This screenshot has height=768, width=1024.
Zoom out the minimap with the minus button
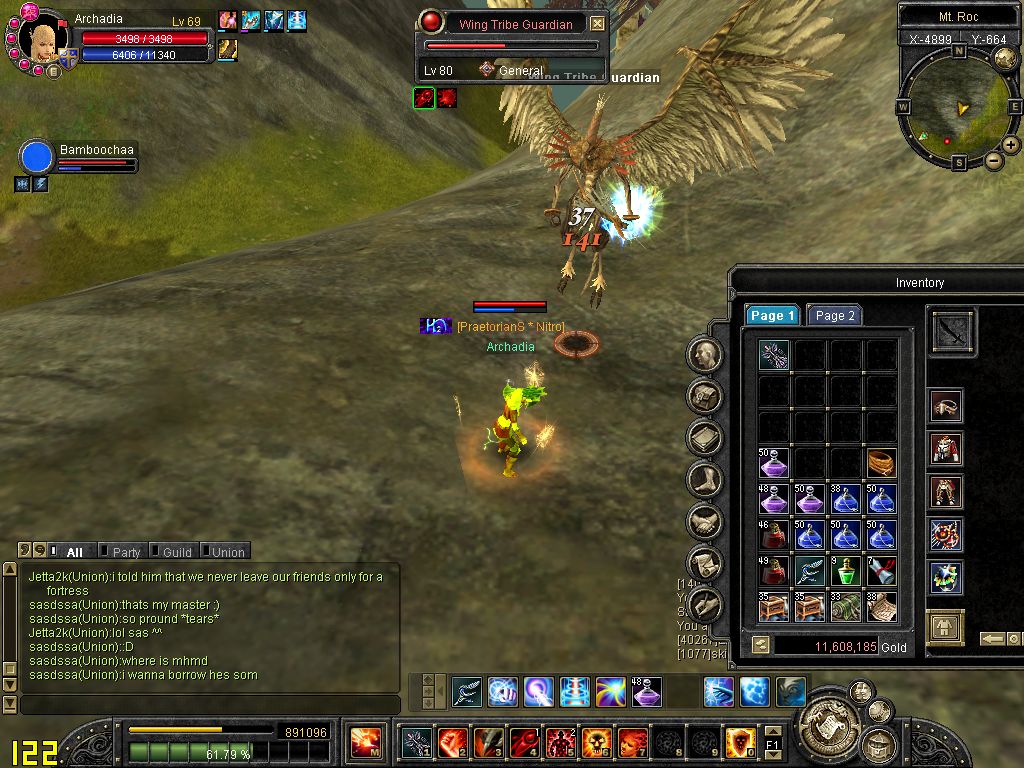[993, 160]
